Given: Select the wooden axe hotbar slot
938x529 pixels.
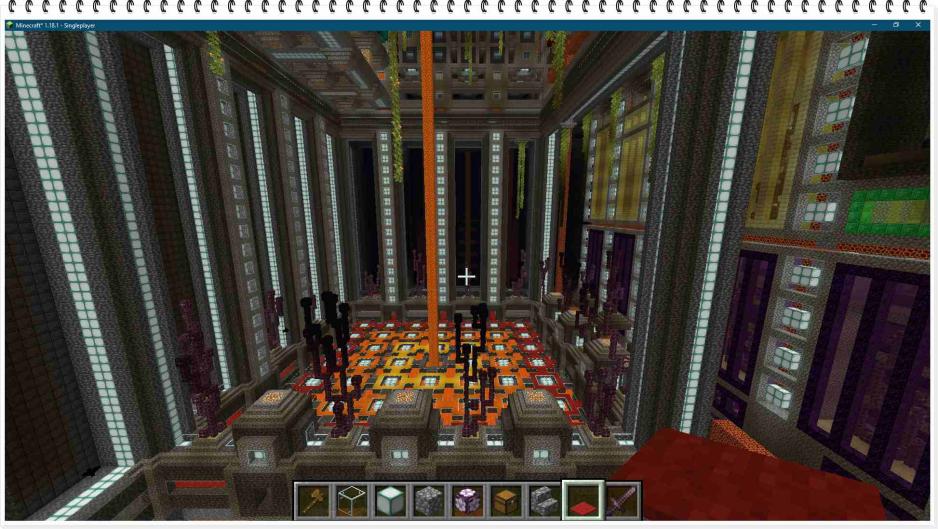Looking at the screenshot, I should point(312,500).
